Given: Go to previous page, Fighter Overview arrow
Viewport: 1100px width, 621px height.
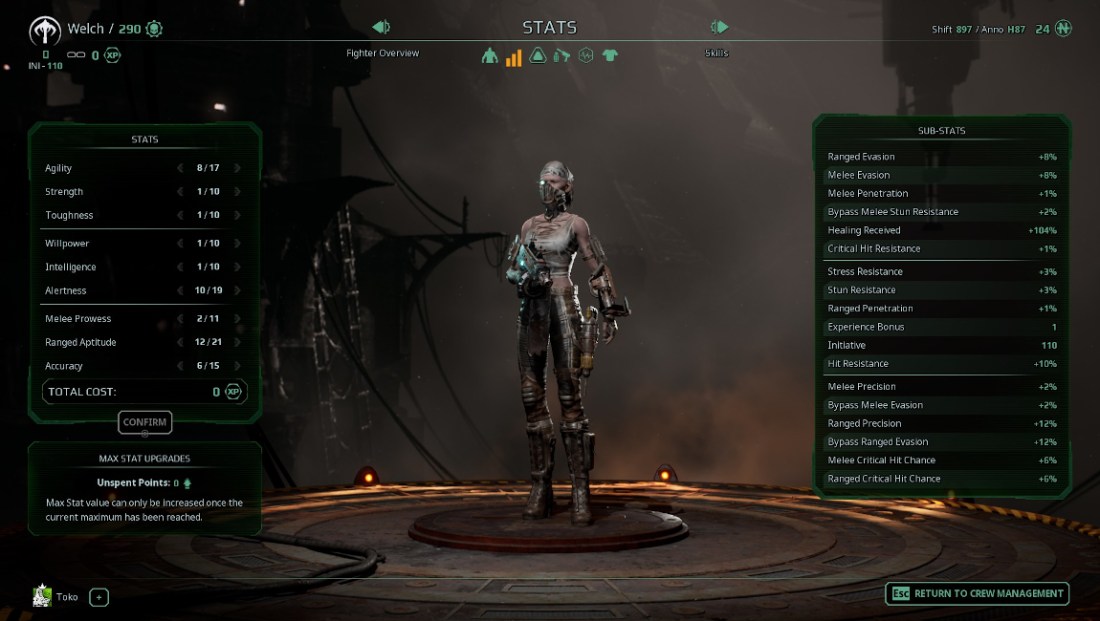Looking at the screenshot, I should [381, 27].
